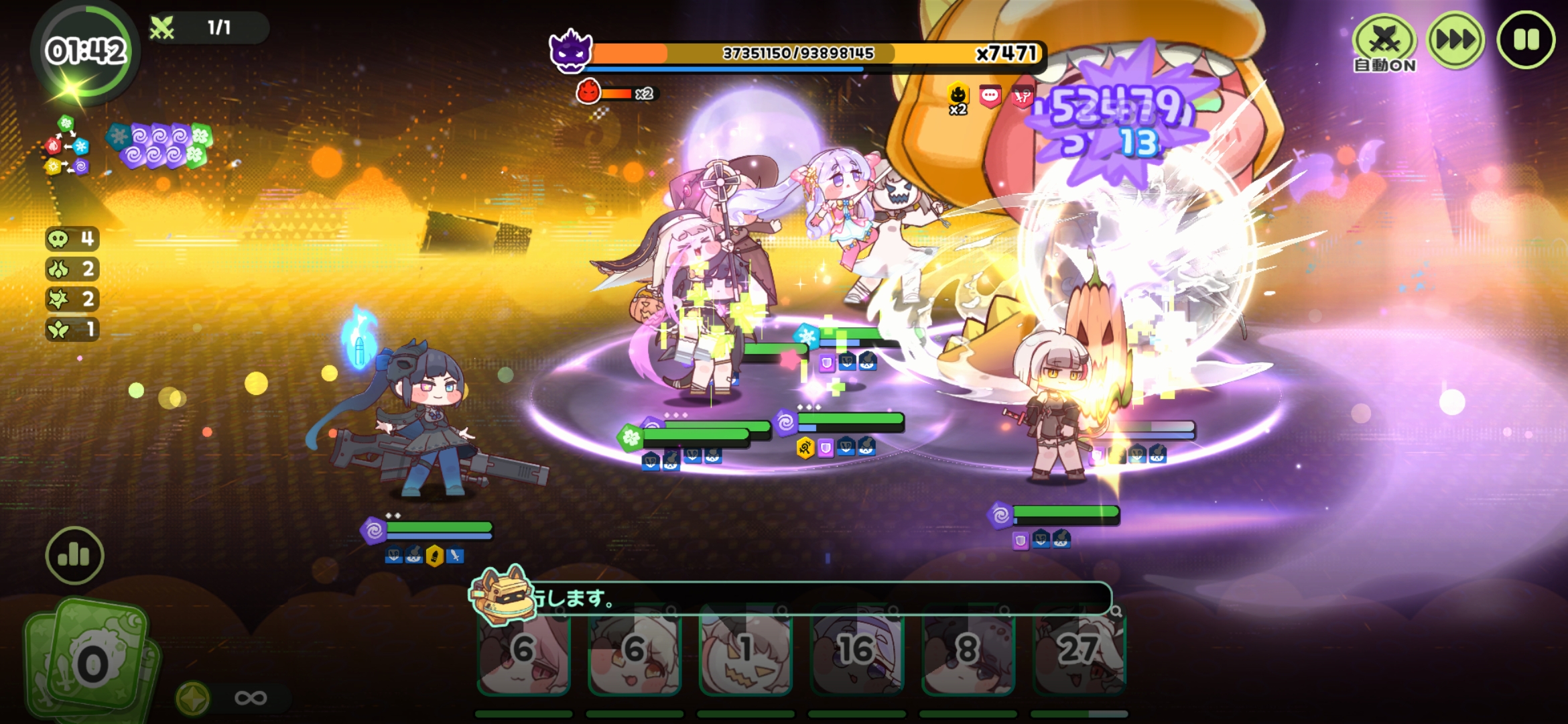Screen dimensions: 1568x724
Task: Tap the robot cat dialogue message box
Action: click(x=804, y=597)
